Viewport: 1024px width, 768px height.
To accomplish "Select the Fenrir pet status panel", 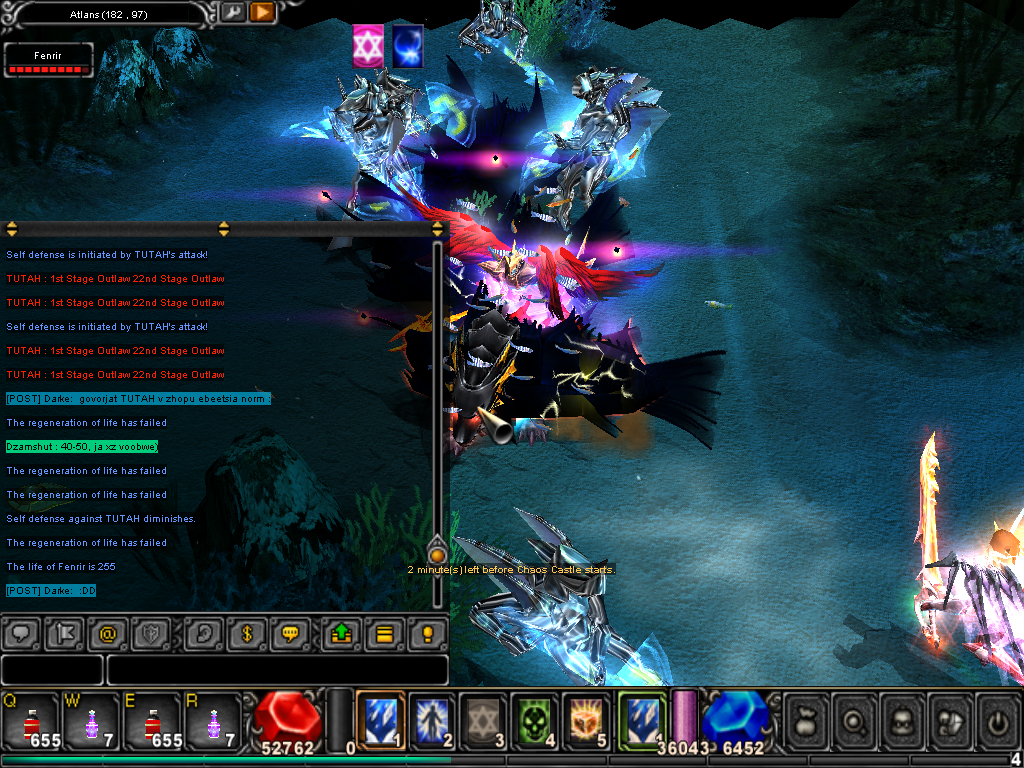I will (48, 60).
